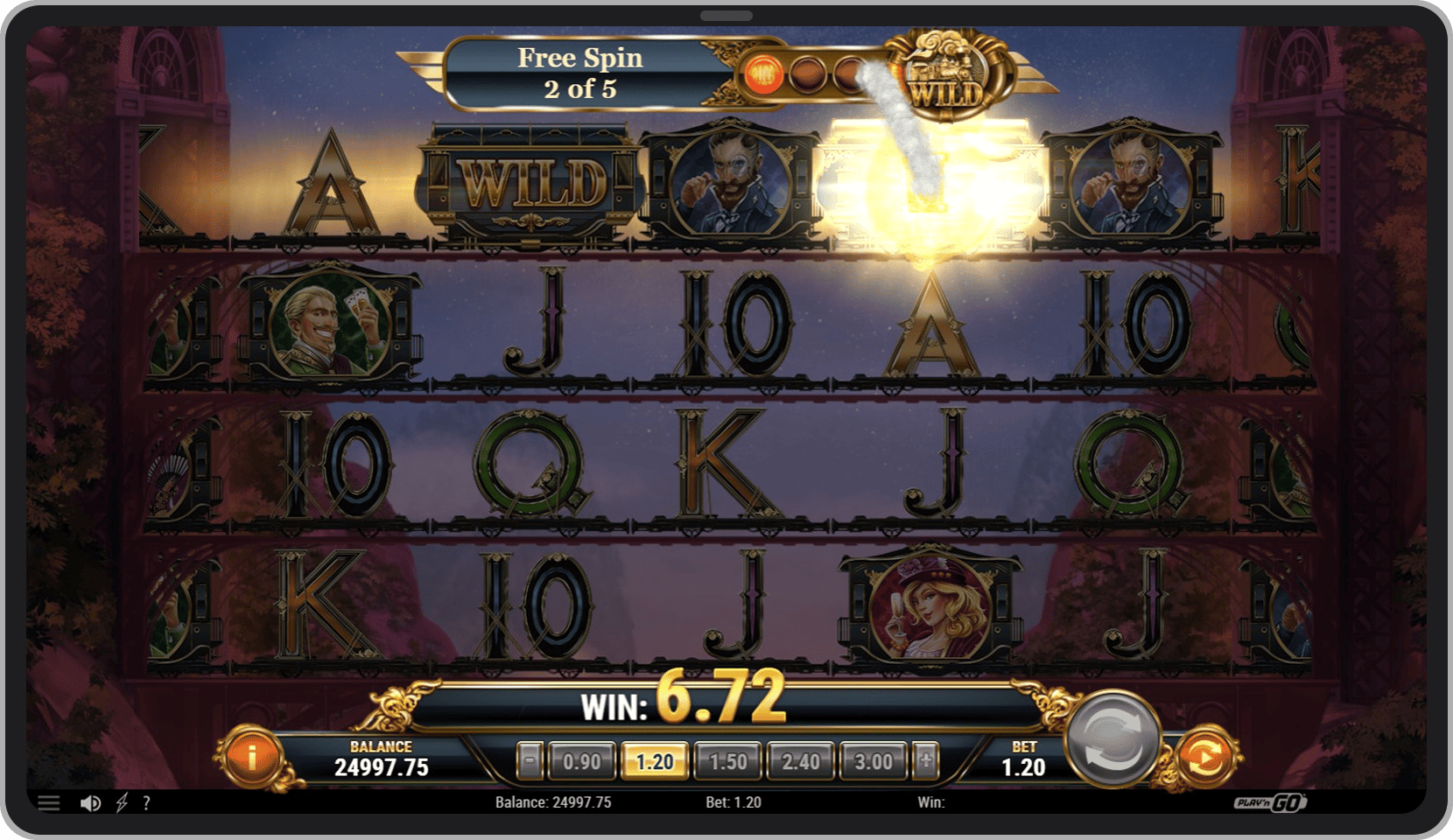Select the 3.00 bet value
The image size is (1453, 840).
pos(874,761)
